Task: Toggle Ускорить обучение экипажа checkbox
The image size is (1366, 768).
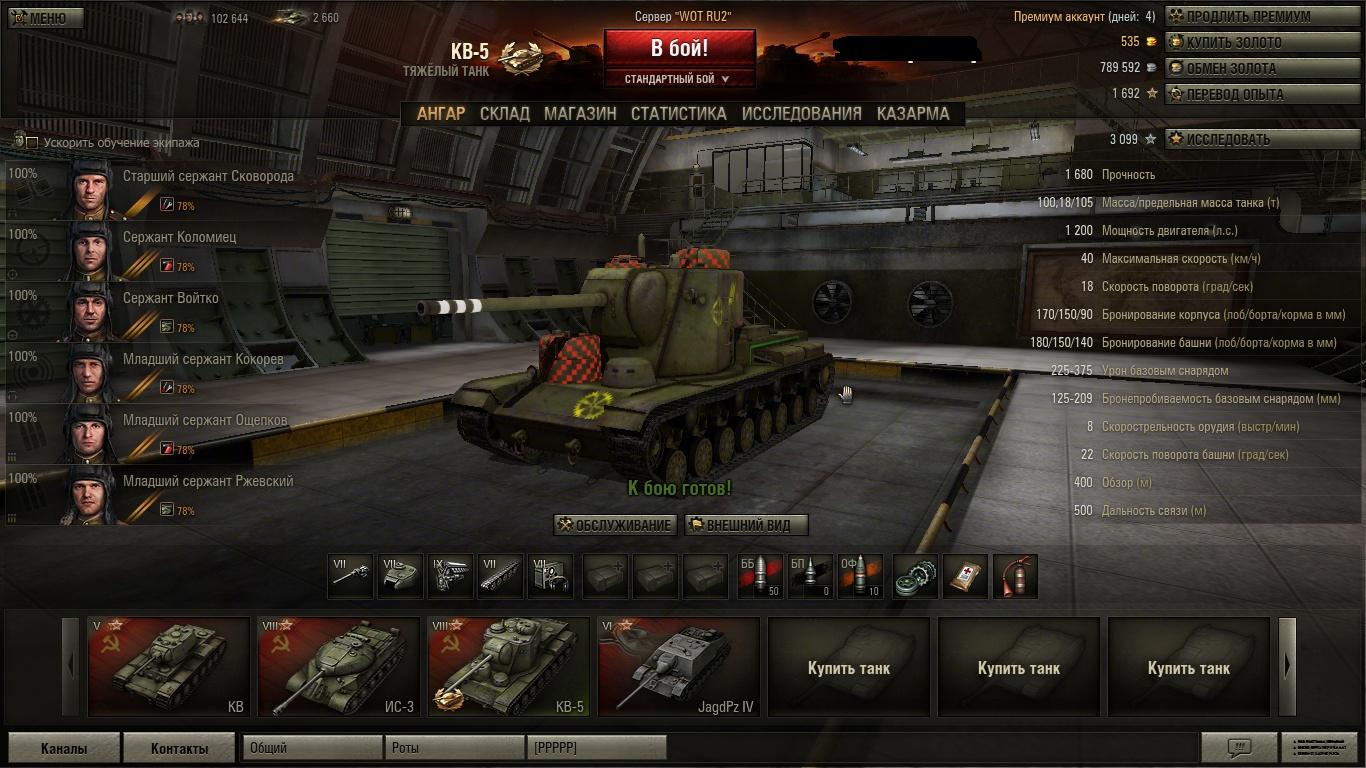Action: point(32,143)
